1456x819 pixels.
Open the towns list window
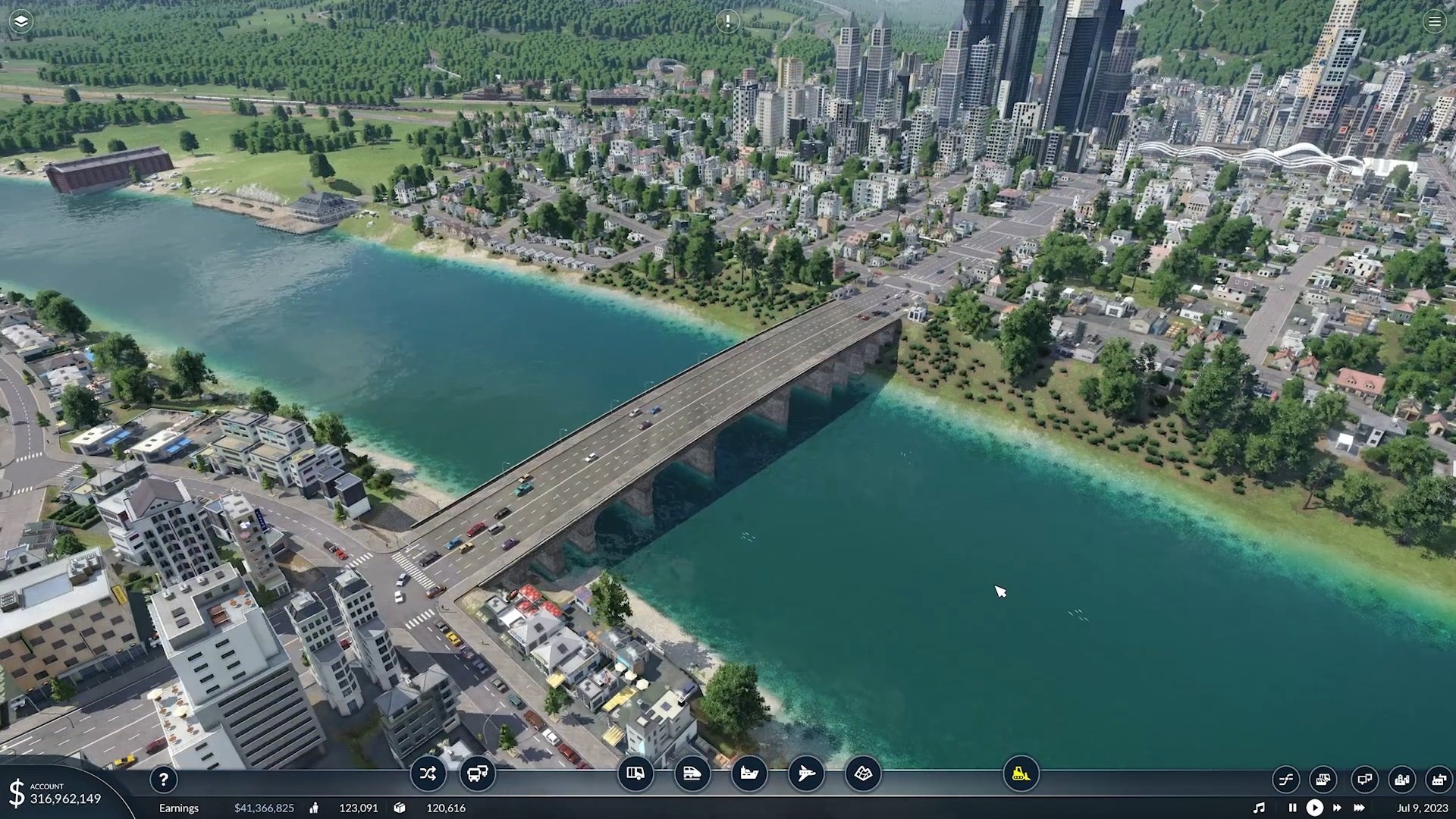click(x=1402, y=779)
